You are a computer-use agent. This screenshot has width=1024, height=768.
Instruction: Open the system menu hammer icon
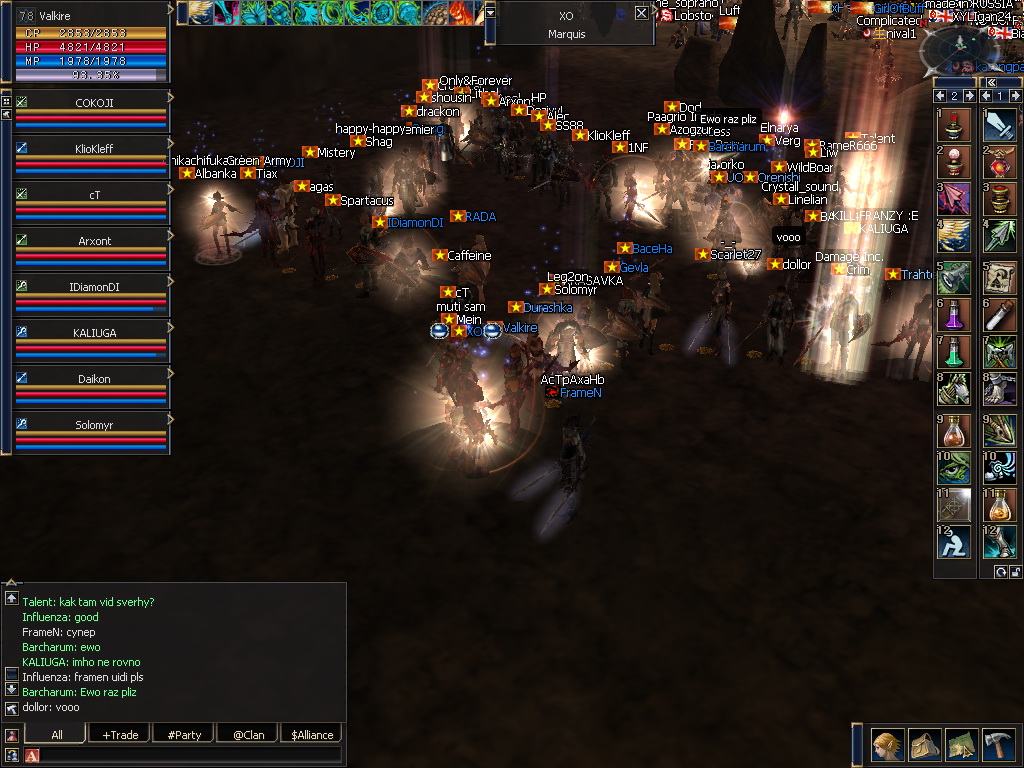[999, 745]
